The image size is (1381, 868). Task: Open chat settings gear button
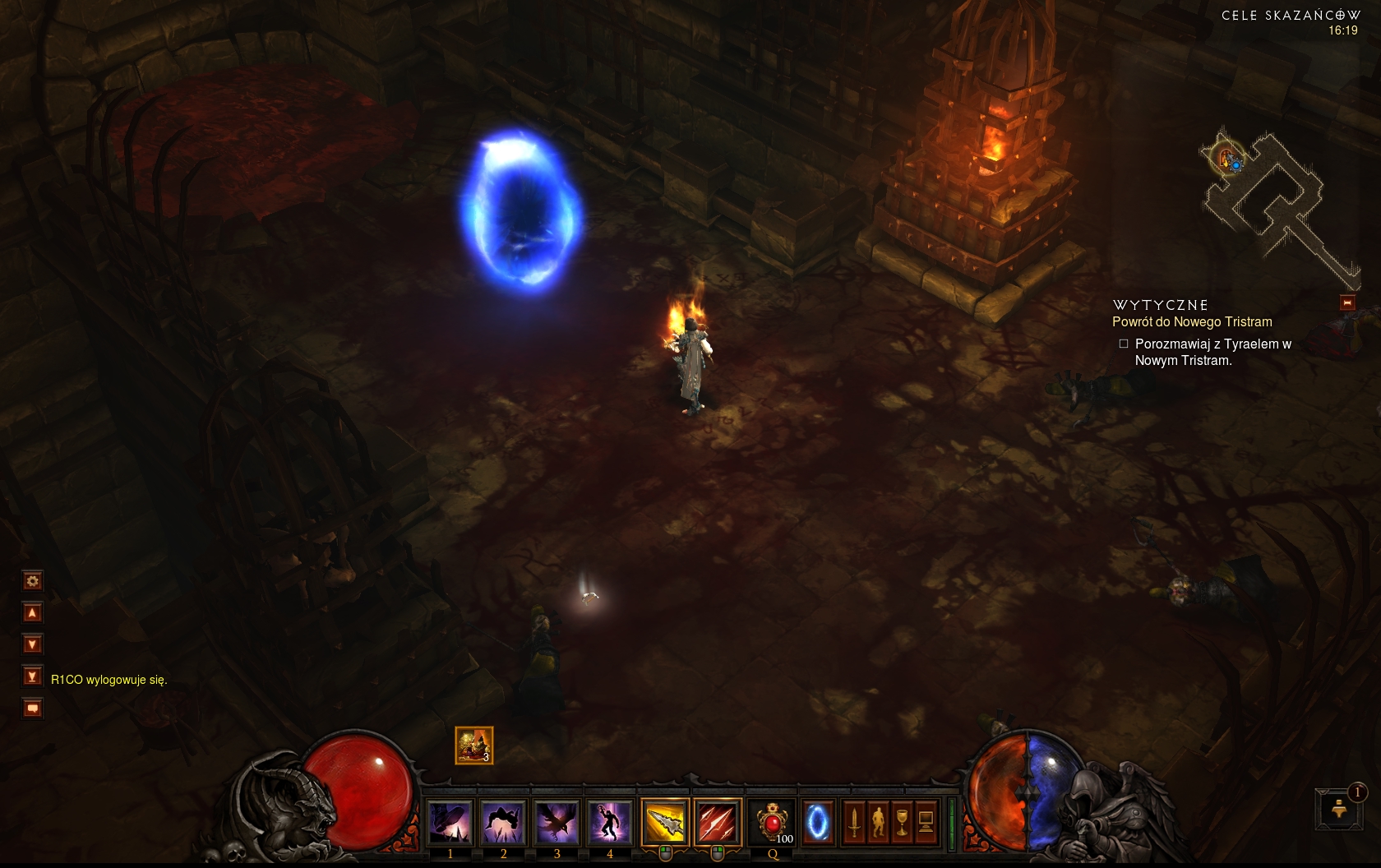pos(32,581)
